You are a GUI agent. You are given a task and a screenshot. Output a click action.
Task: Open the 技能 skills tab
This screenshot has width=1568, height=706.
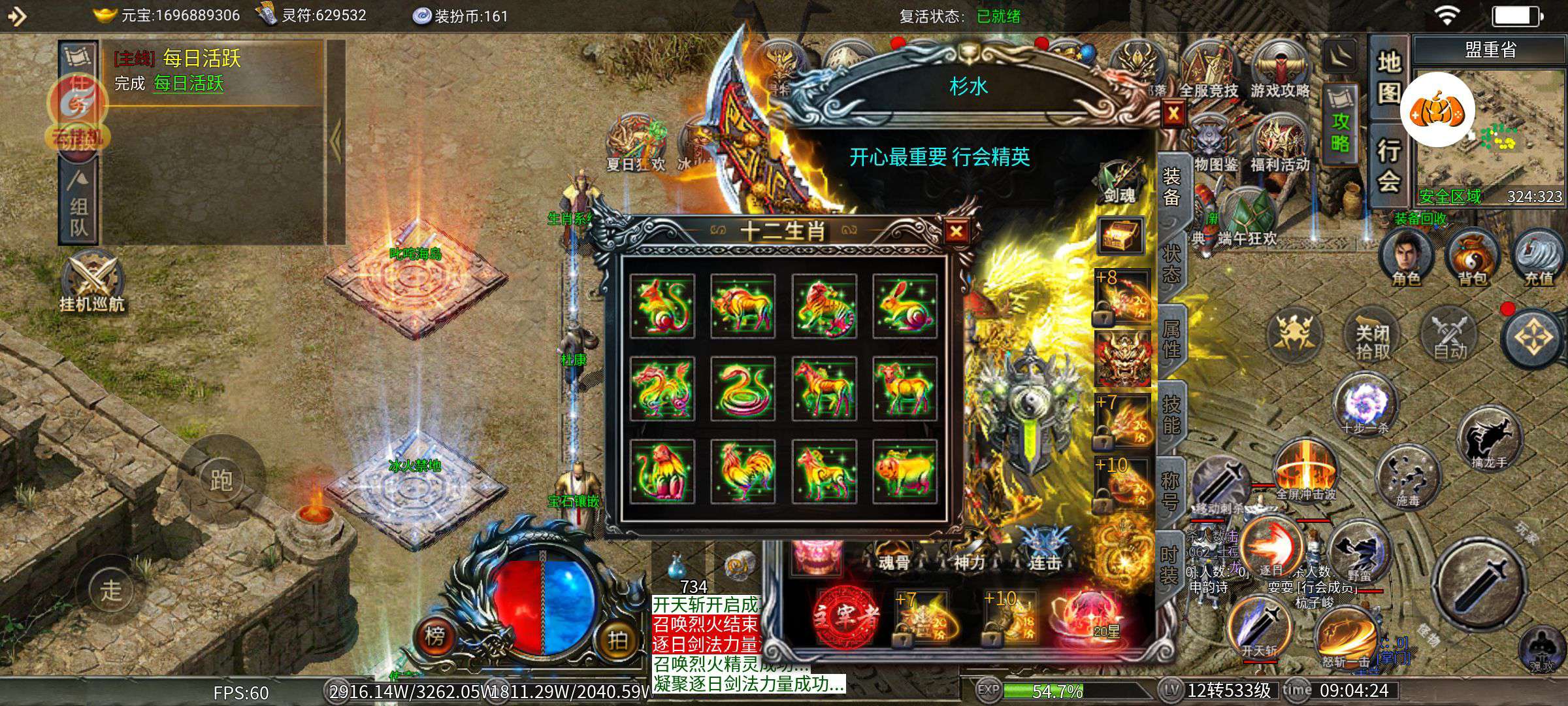click(x=1171, y=415)
